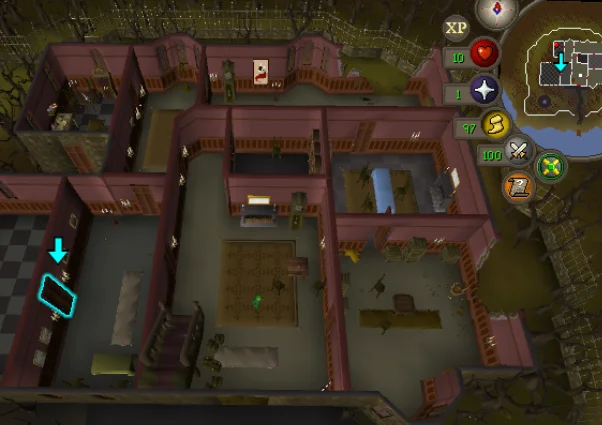Open the world map globe icon
The image size is (602, 425).
[549, 165]
